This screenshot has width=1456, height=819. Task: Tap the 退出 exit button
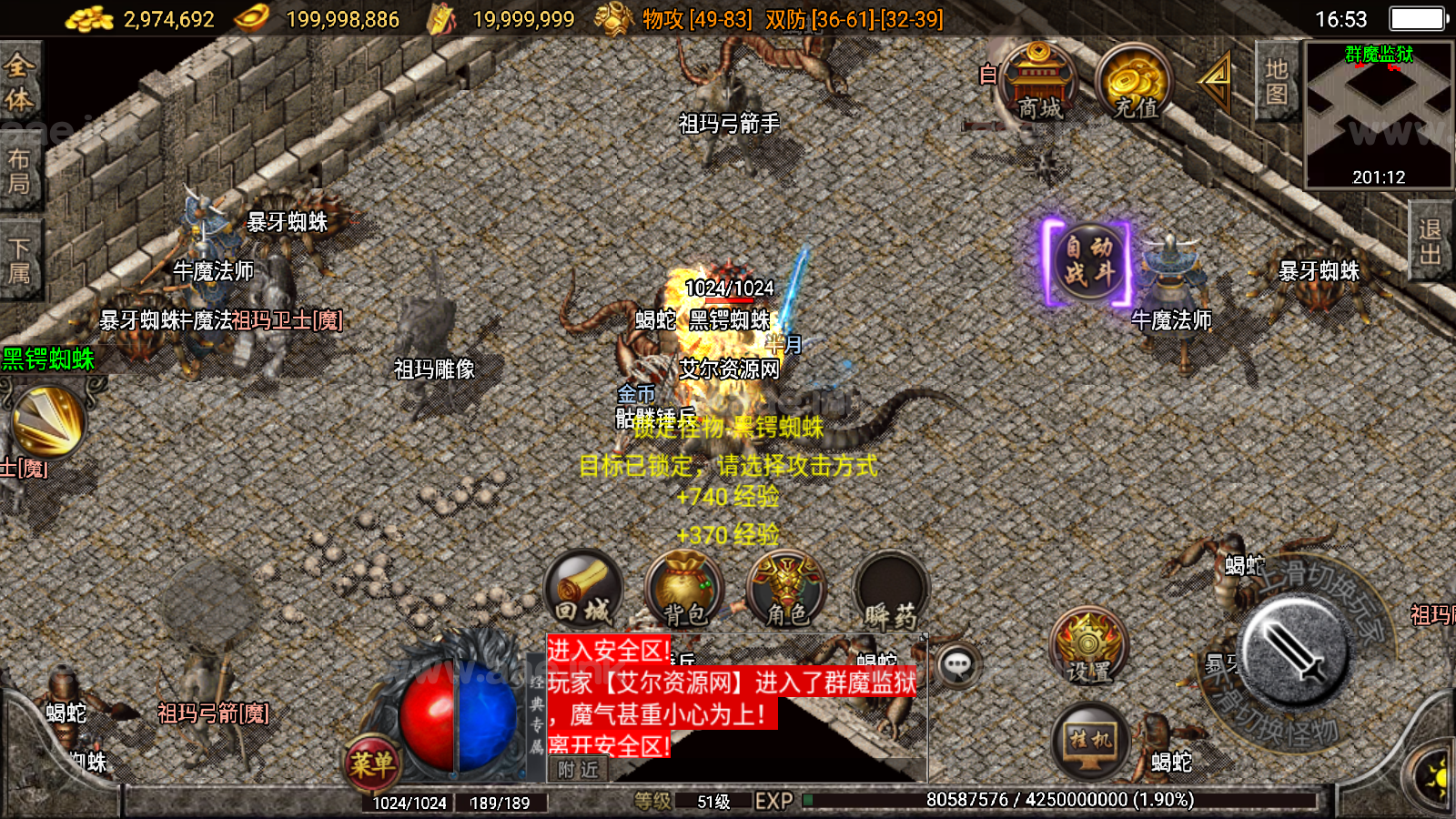coord(1430,241)
